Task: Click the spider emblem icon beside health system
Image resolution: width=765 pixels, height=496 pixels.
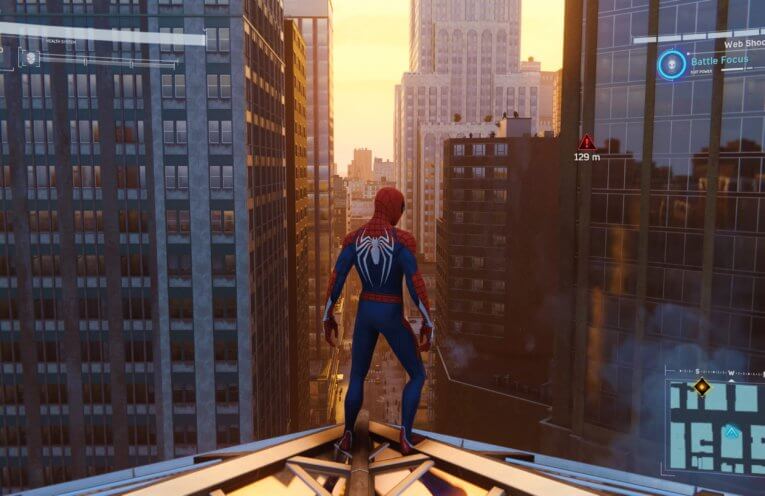Action: (x=30, y=58)
